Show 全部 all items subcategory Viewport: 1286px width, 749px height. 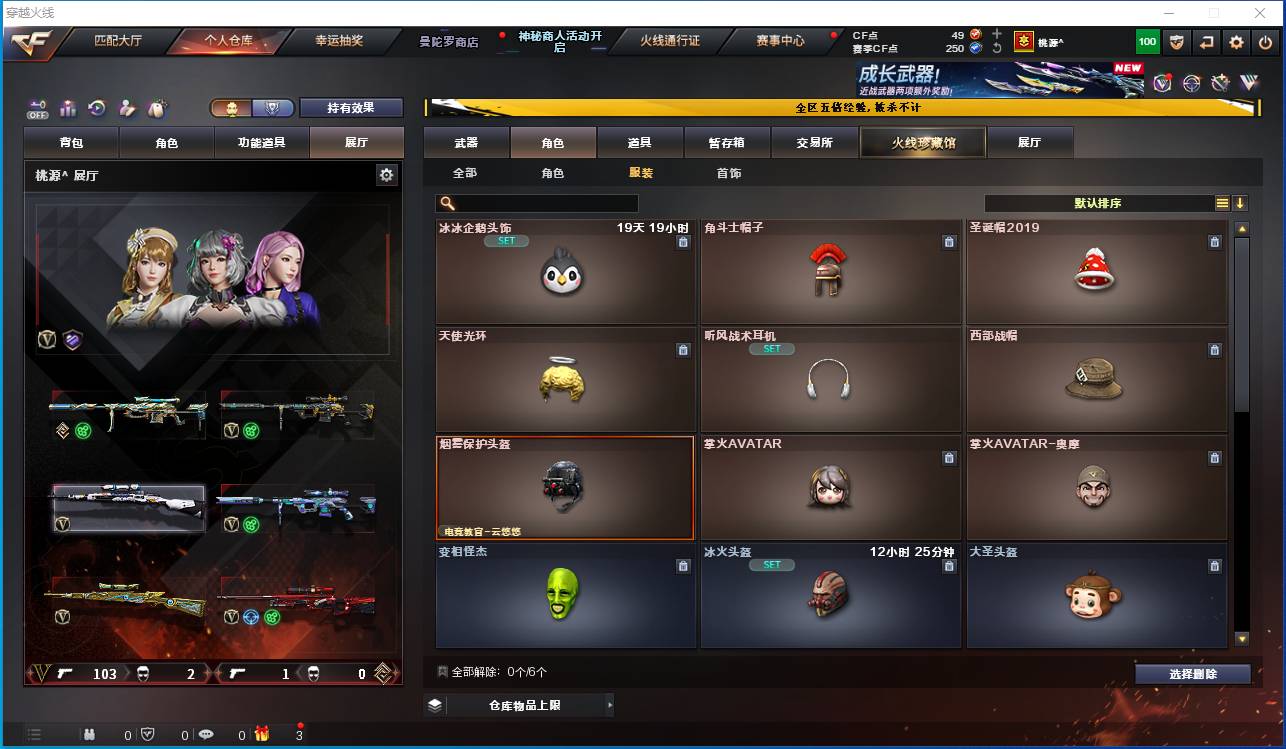(465, 173)
